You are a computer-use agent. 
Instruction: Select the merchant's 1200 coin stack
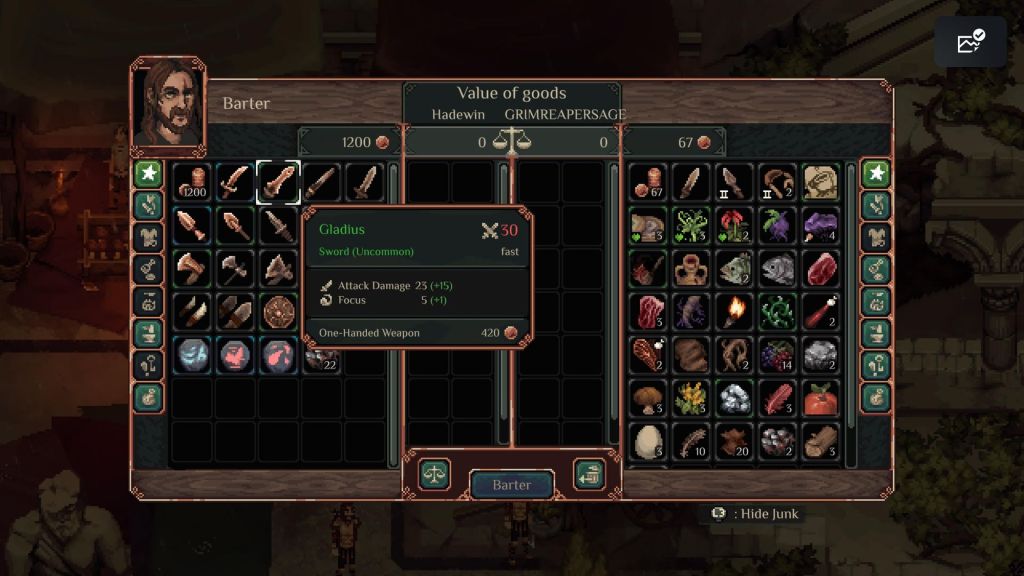(x=191, y=182)
